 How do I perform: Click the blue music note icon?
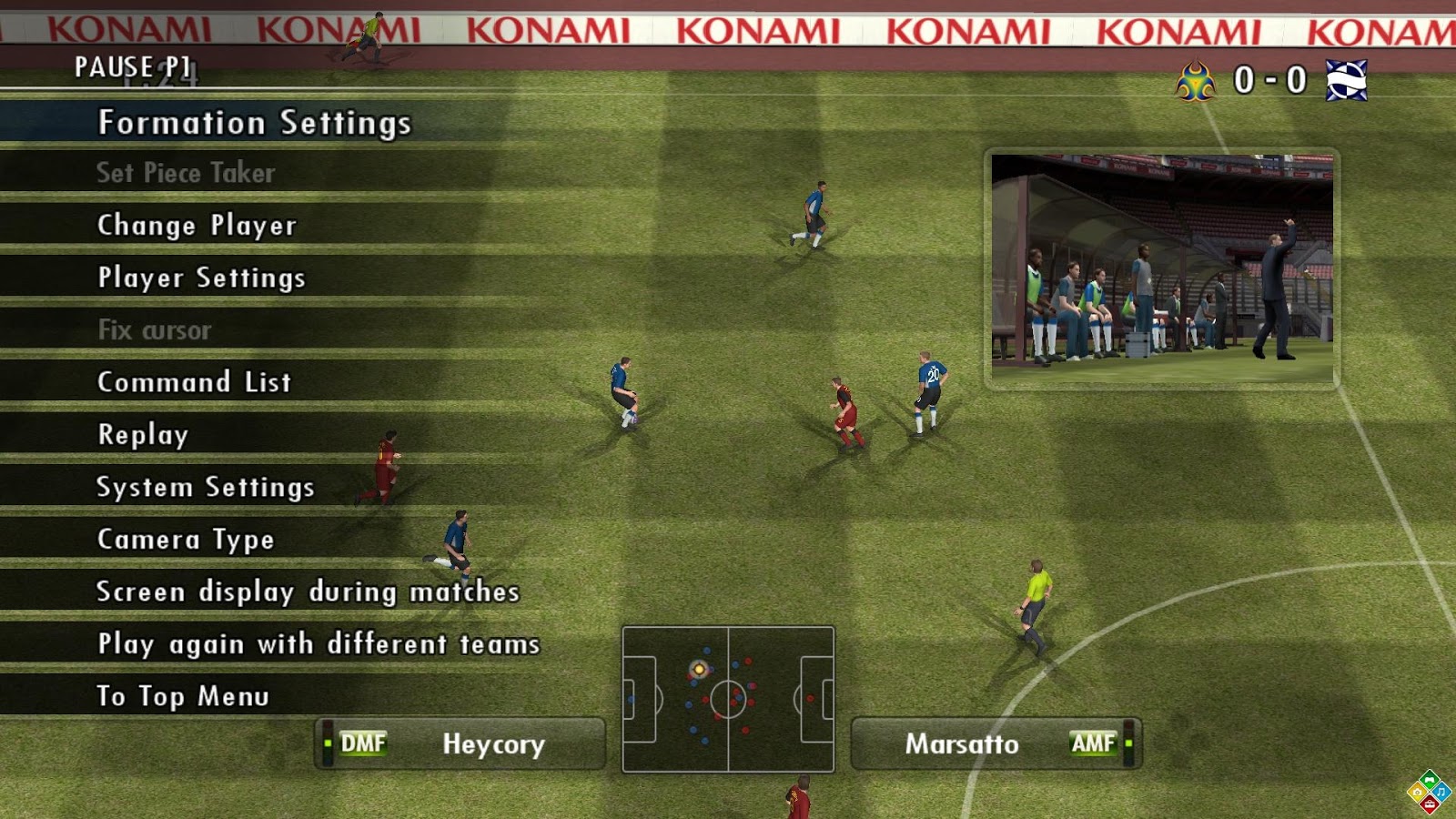pyautogui.click(x=1442, y=793)
